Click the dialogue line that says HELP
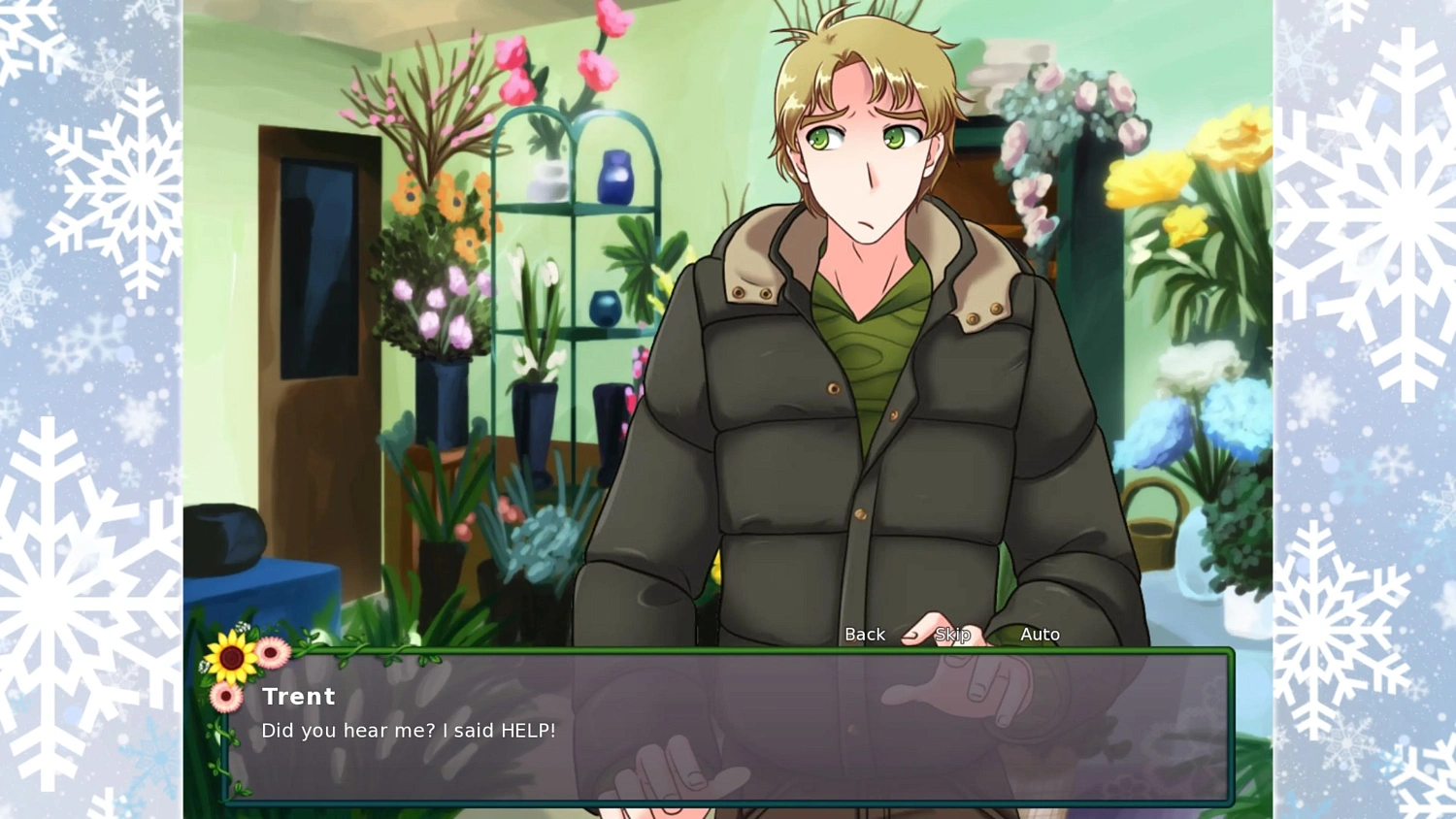The image size is (1456, 819). pyautogui.click(x=408, y=731)
